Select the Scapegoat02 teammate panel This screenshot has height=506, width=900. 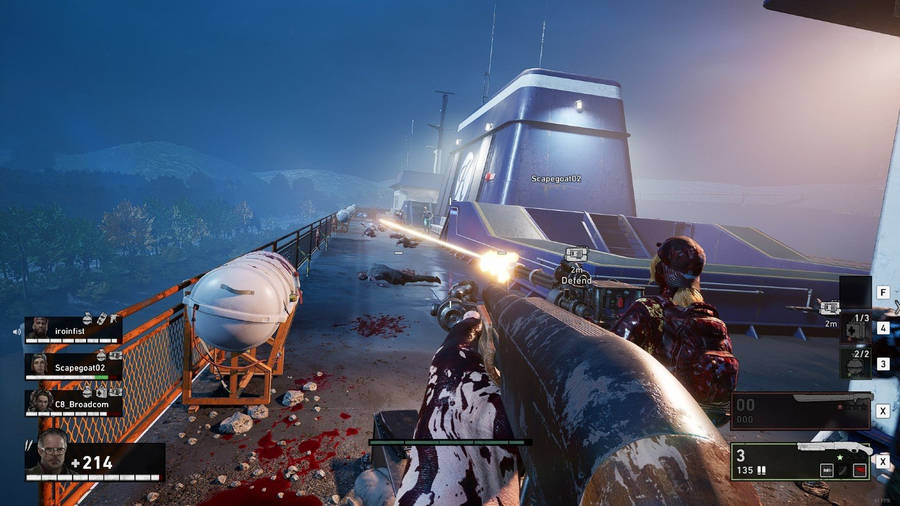(73, 366)
